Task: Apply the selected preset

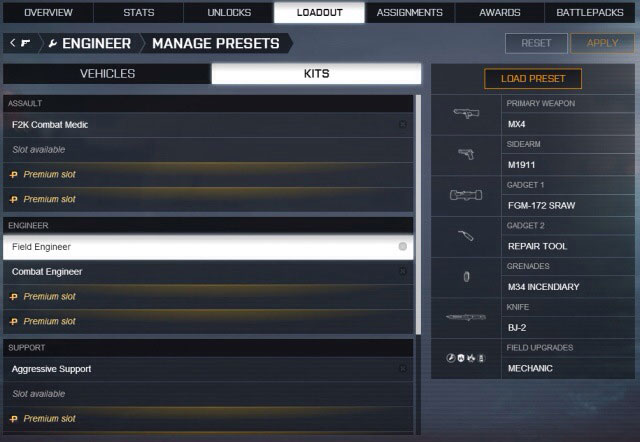Action: pos(602,43)
